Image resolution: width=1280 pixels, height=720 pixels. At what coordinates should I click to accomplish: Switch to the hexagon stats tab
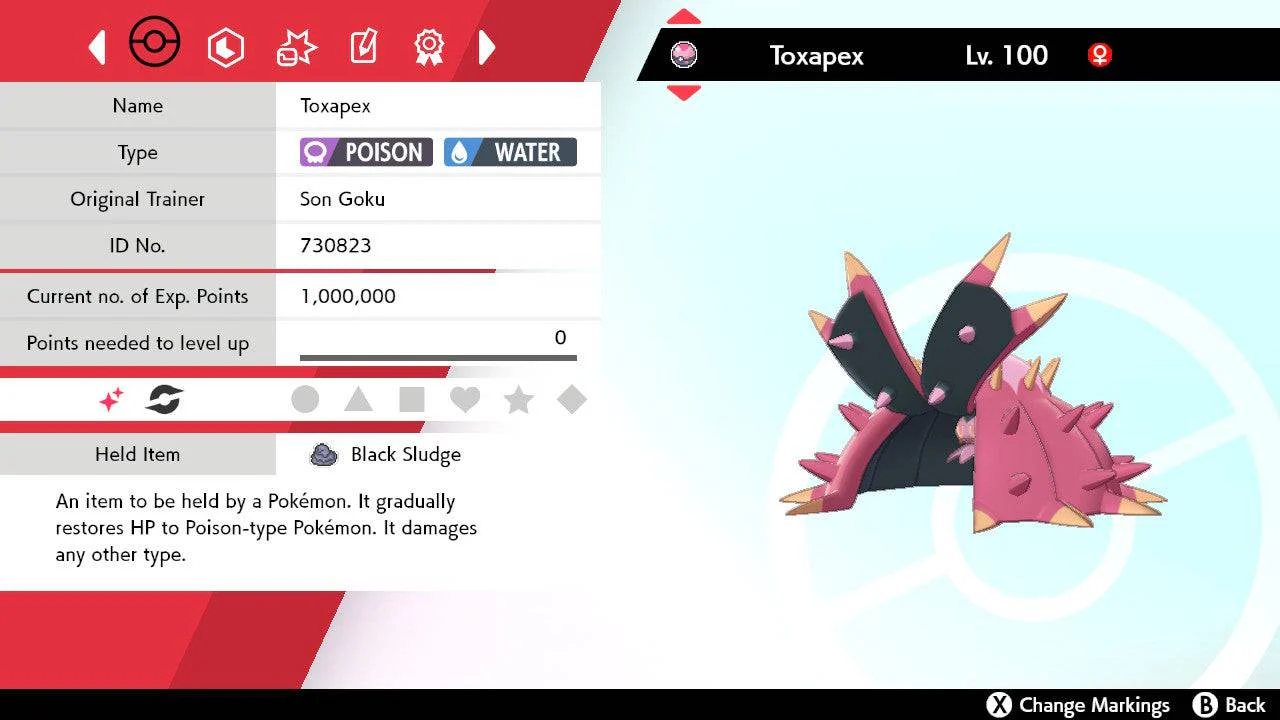[x=225, y=47]
